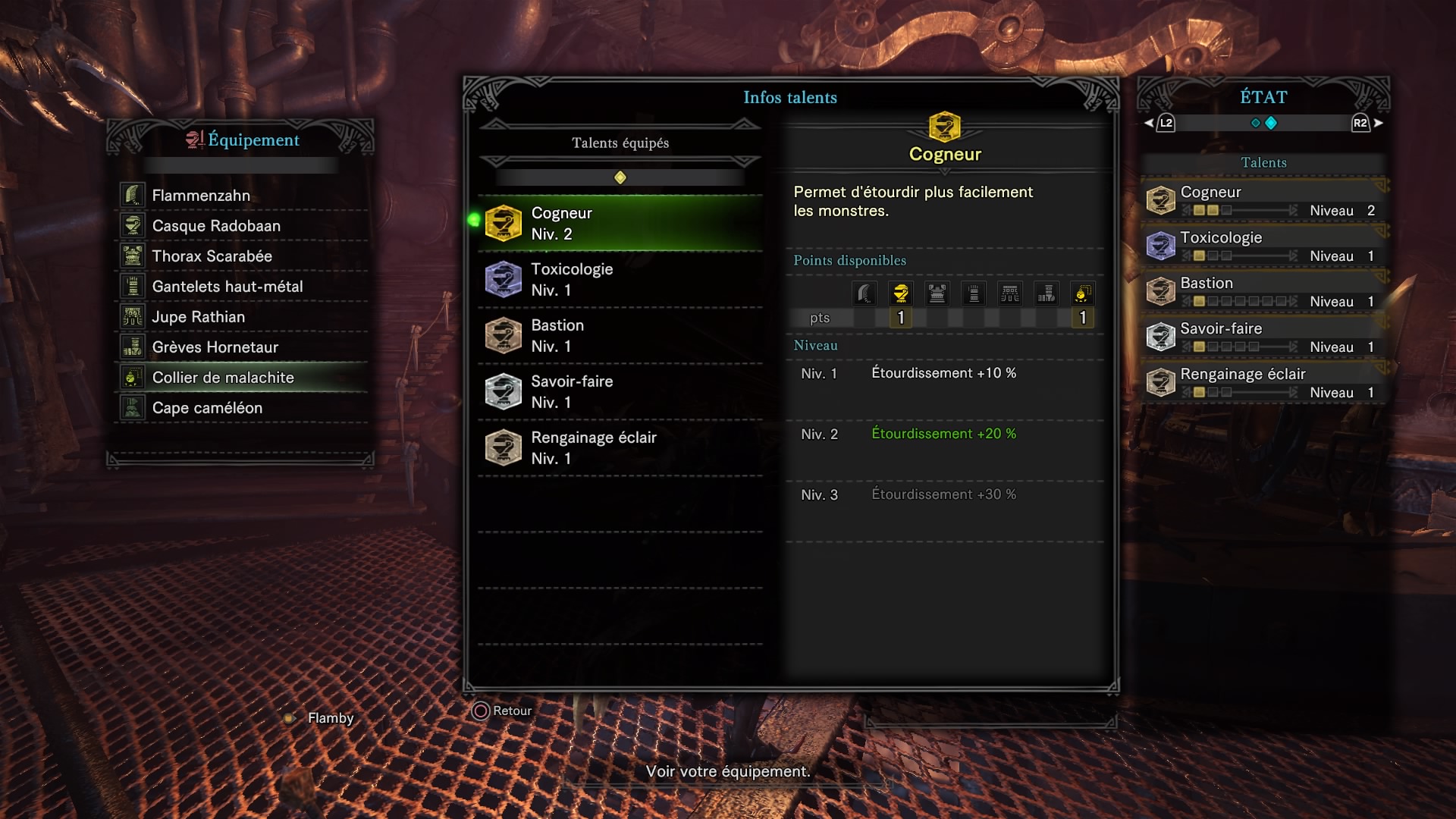Select Jupe Rathian equipment row

coord(199,317)
